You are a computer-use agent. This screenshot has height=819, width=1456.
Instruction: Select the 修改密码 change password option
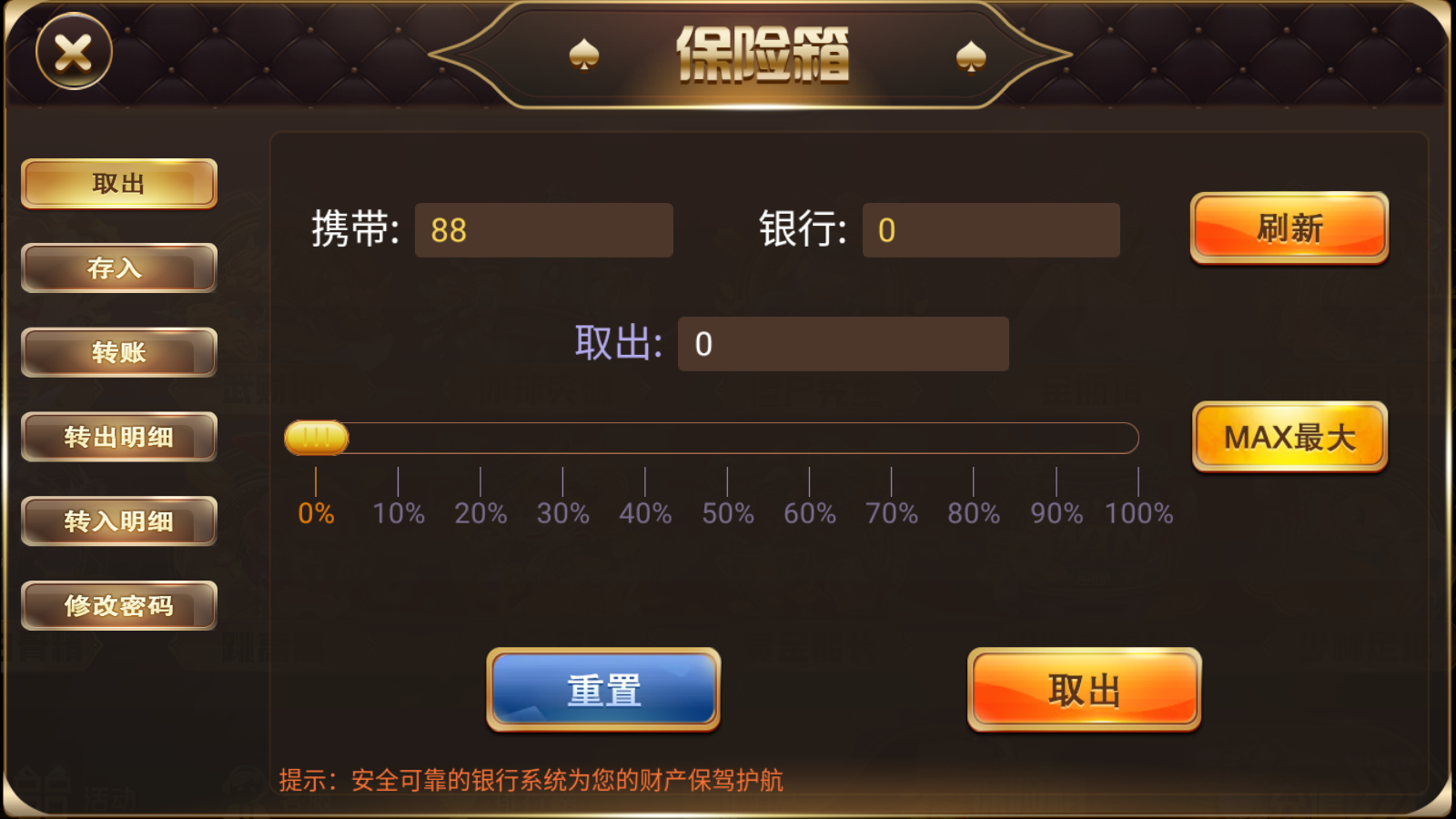click(x=118, y=605)
